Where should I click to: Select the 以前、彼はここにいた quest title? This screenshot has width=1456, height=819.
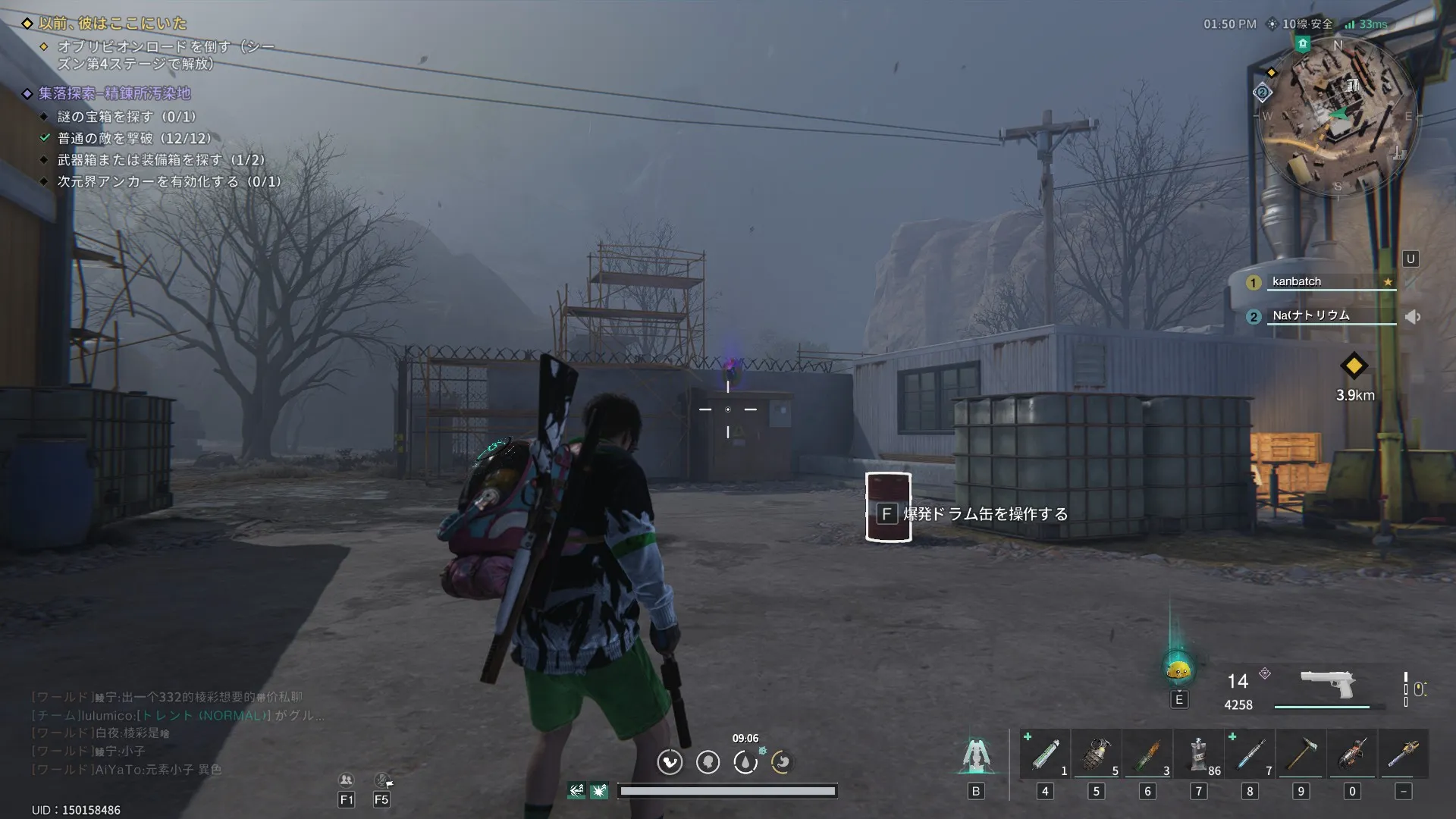[112, 24]
